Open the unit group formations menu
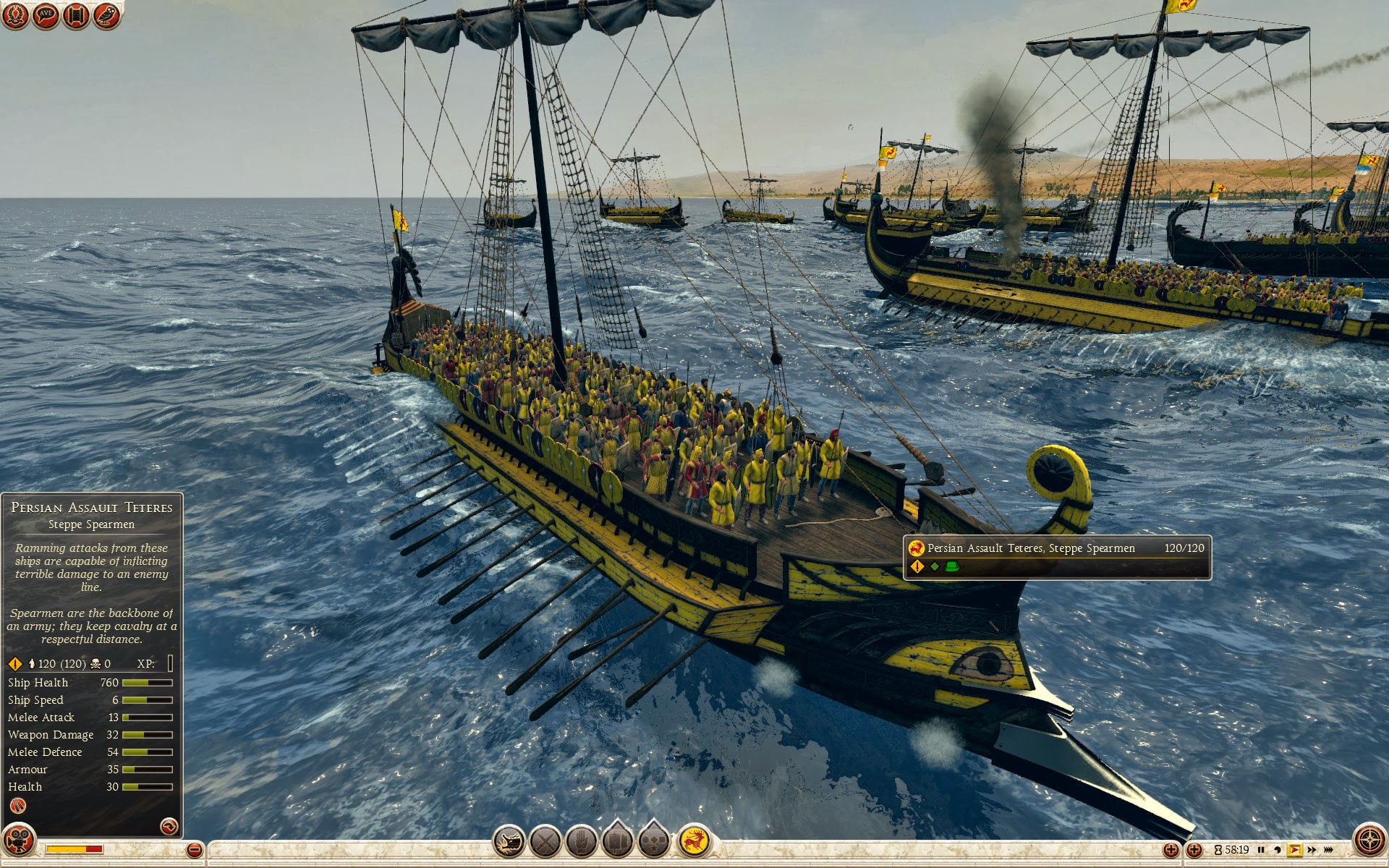 coord(617,841)
